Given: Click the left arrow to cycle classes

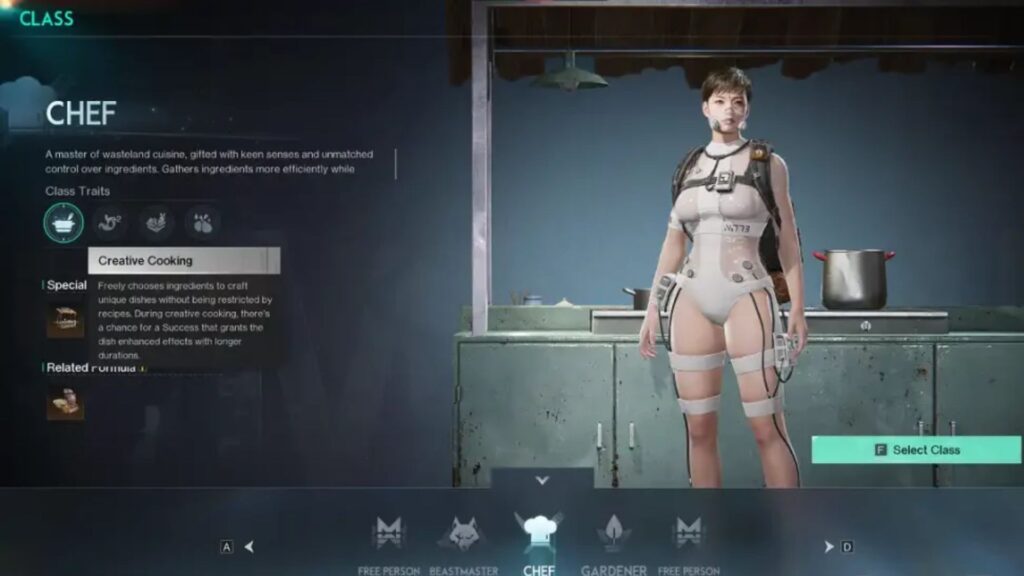Looking at the screenshot, I should [249, 546].
